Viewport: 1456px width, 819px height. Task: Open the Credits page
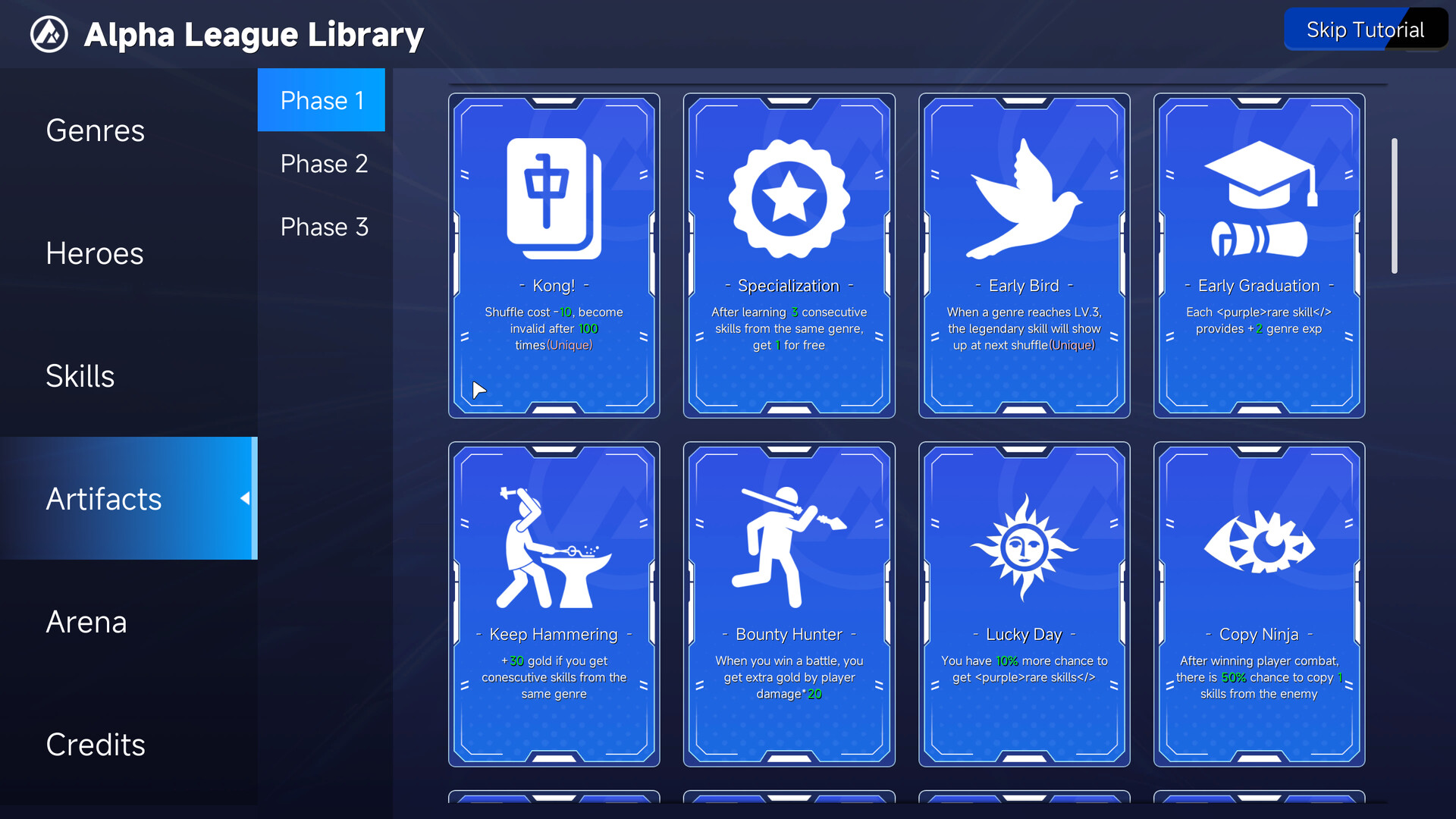click(x=96, y=745)
